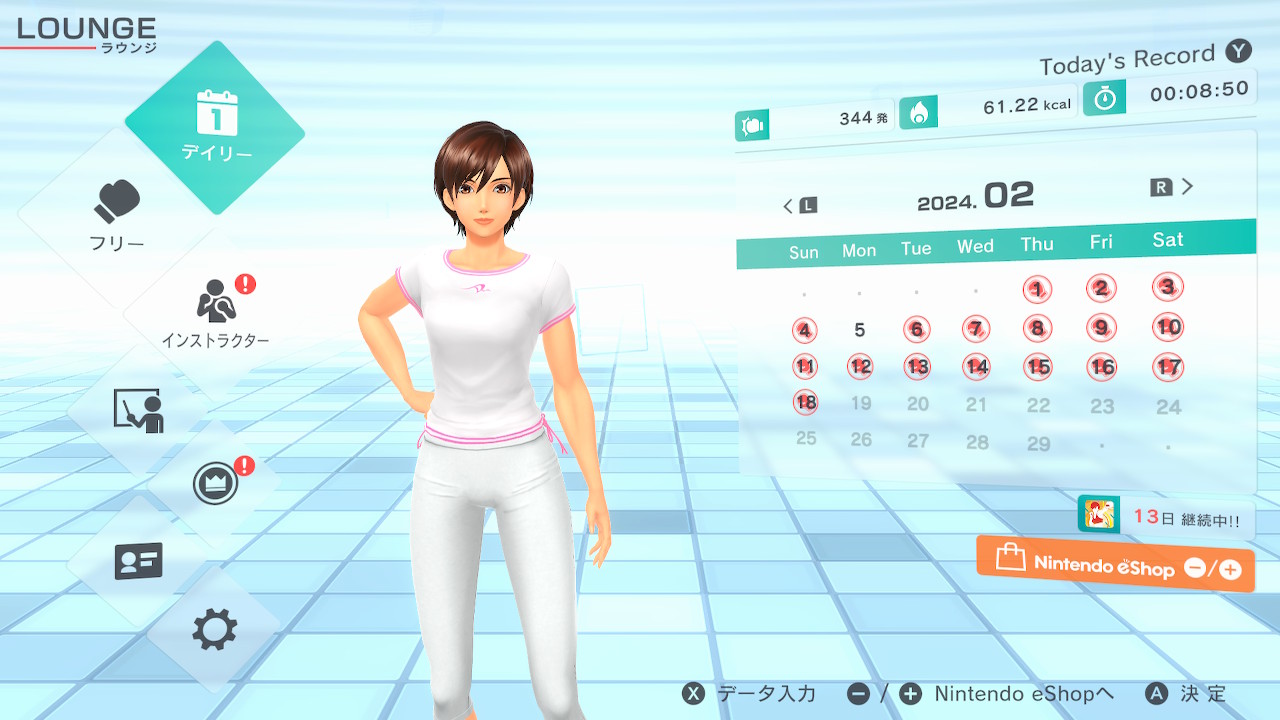Select February 17 on the calendar

[x=1168, y=367]
